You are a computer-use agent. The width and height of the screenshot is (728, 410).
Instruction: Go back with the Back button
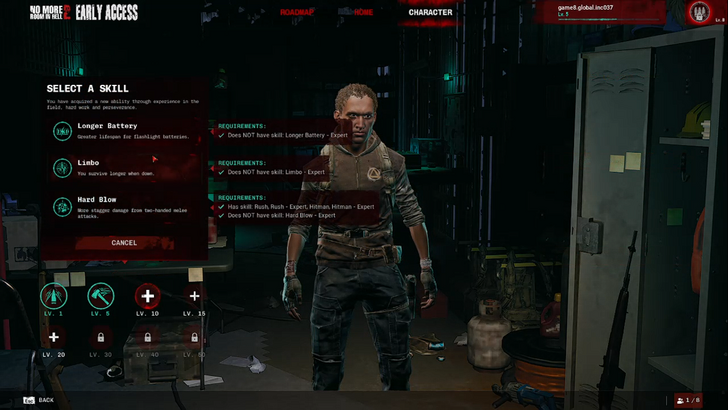39,400
